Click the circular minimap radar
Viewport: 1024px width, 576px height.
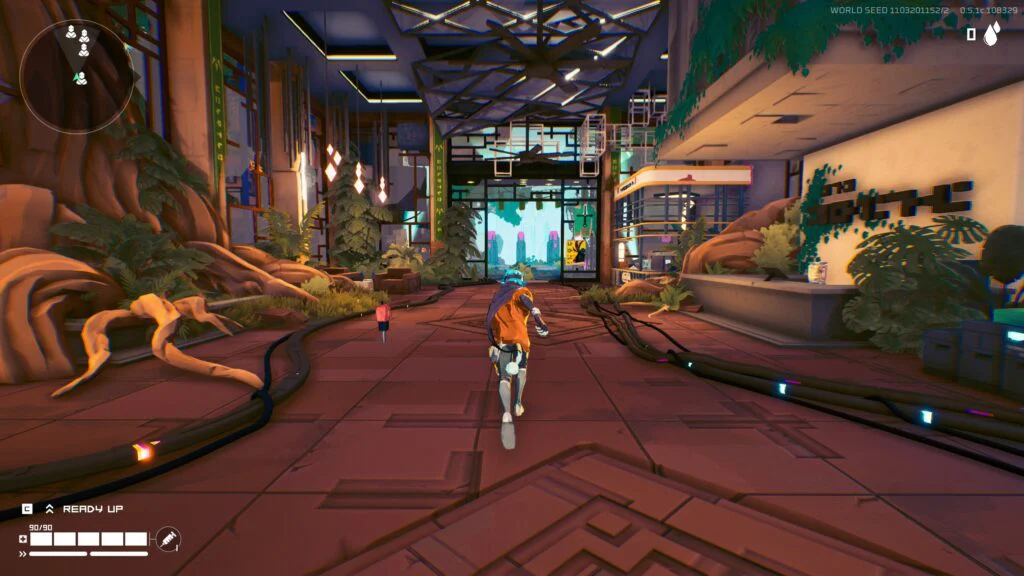pos(76,76)
